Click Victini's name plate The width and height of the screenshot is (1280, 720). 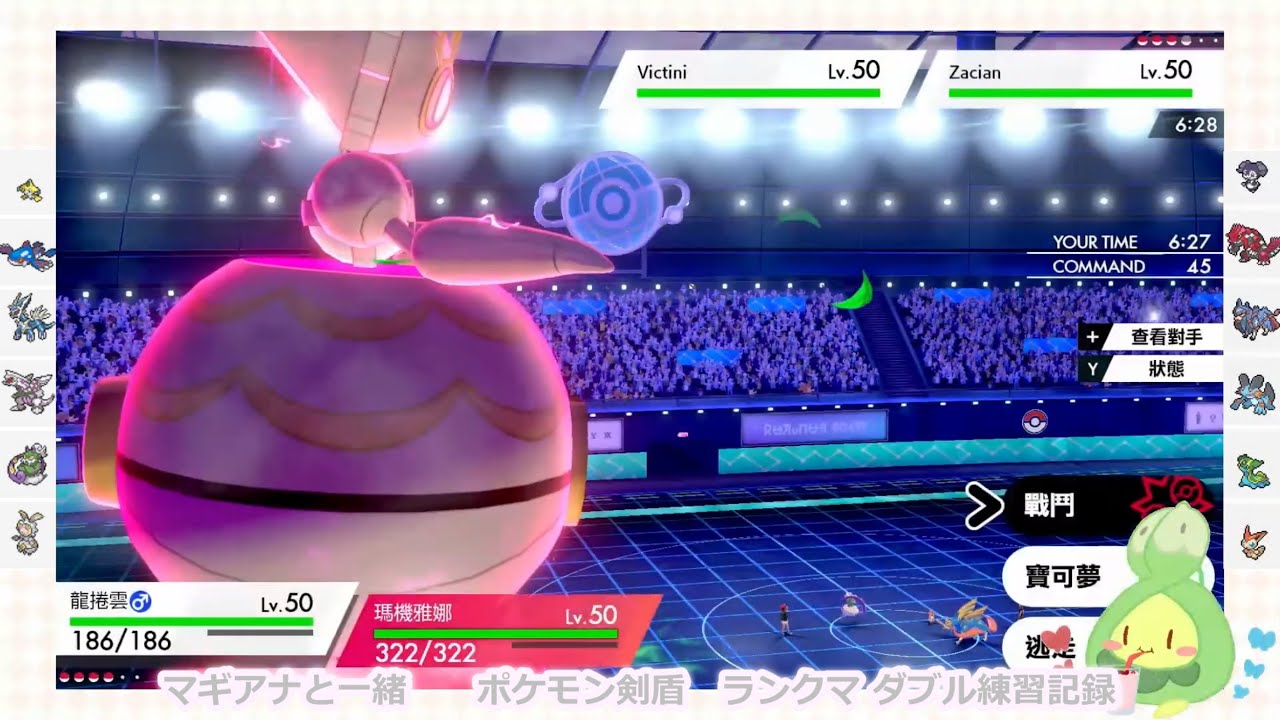(x=665, y=72)
